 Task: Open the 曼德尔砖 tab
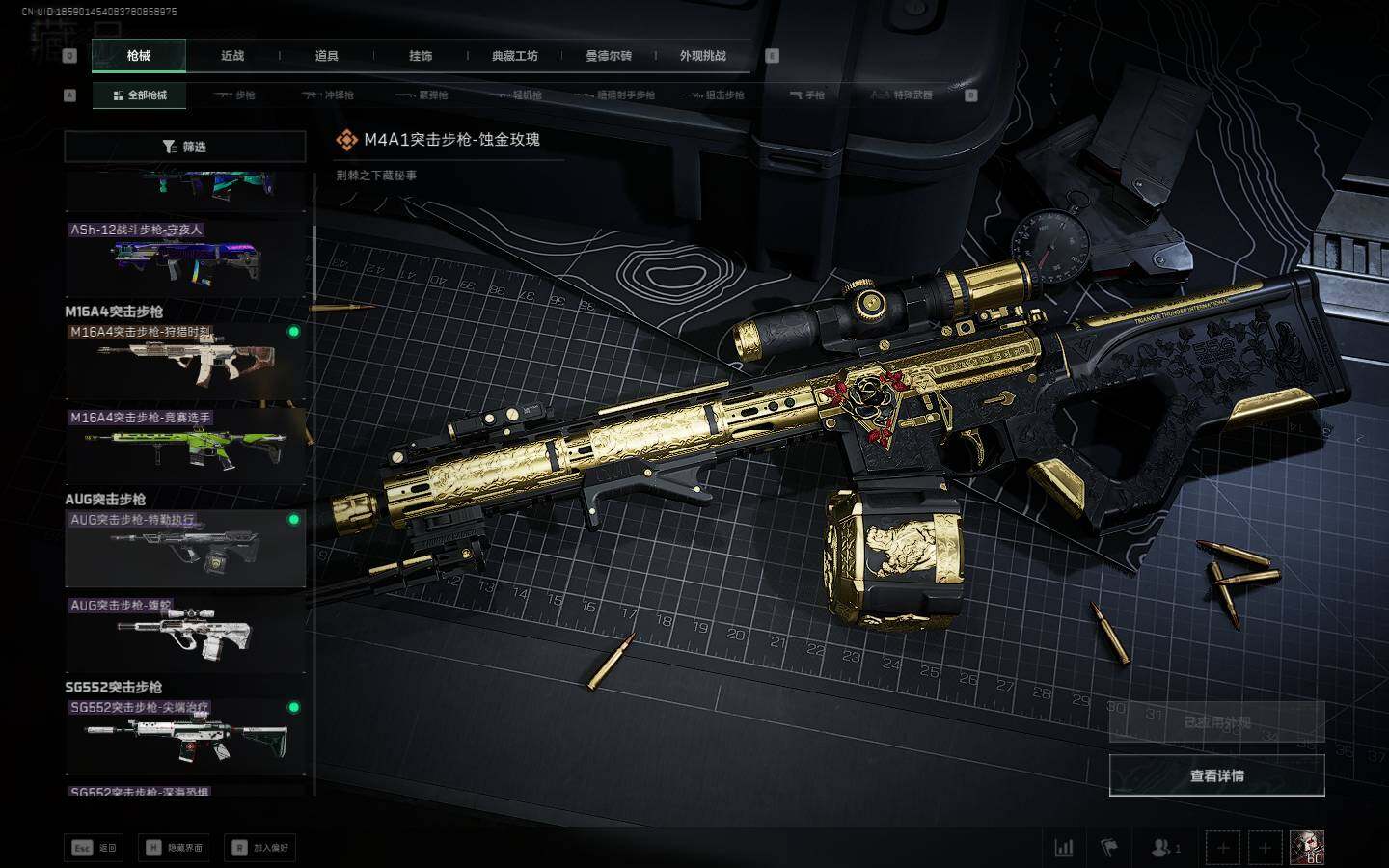[609, 56]
